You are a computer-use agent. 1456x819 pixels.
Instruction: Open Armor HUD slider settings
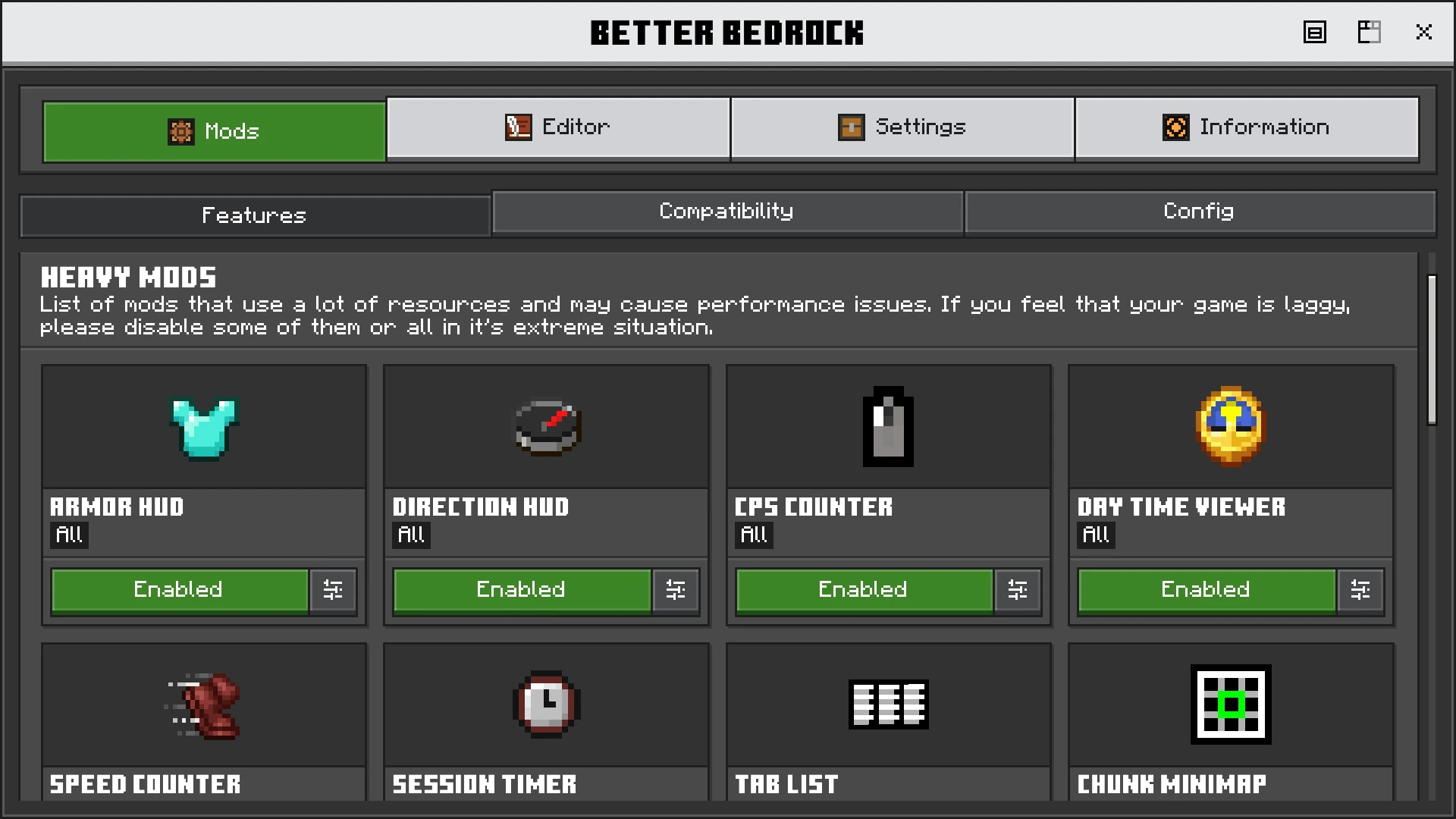[x=334, y=590]
